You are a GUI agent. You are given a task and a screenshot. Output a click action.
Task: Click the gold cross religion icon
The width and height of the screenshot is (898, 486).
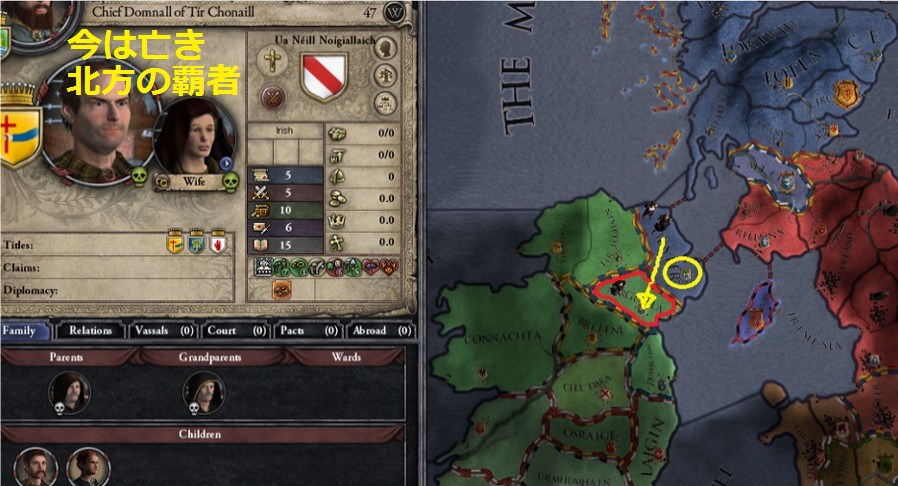272,60
